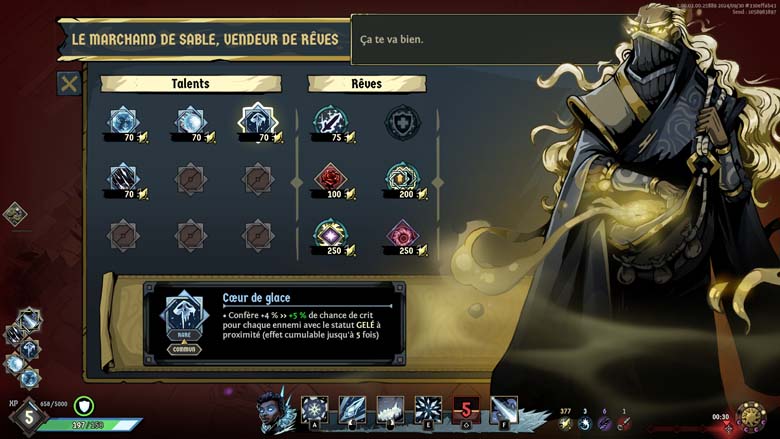
Task: Open the golden compass wheel icon
Action: (750, 416)
